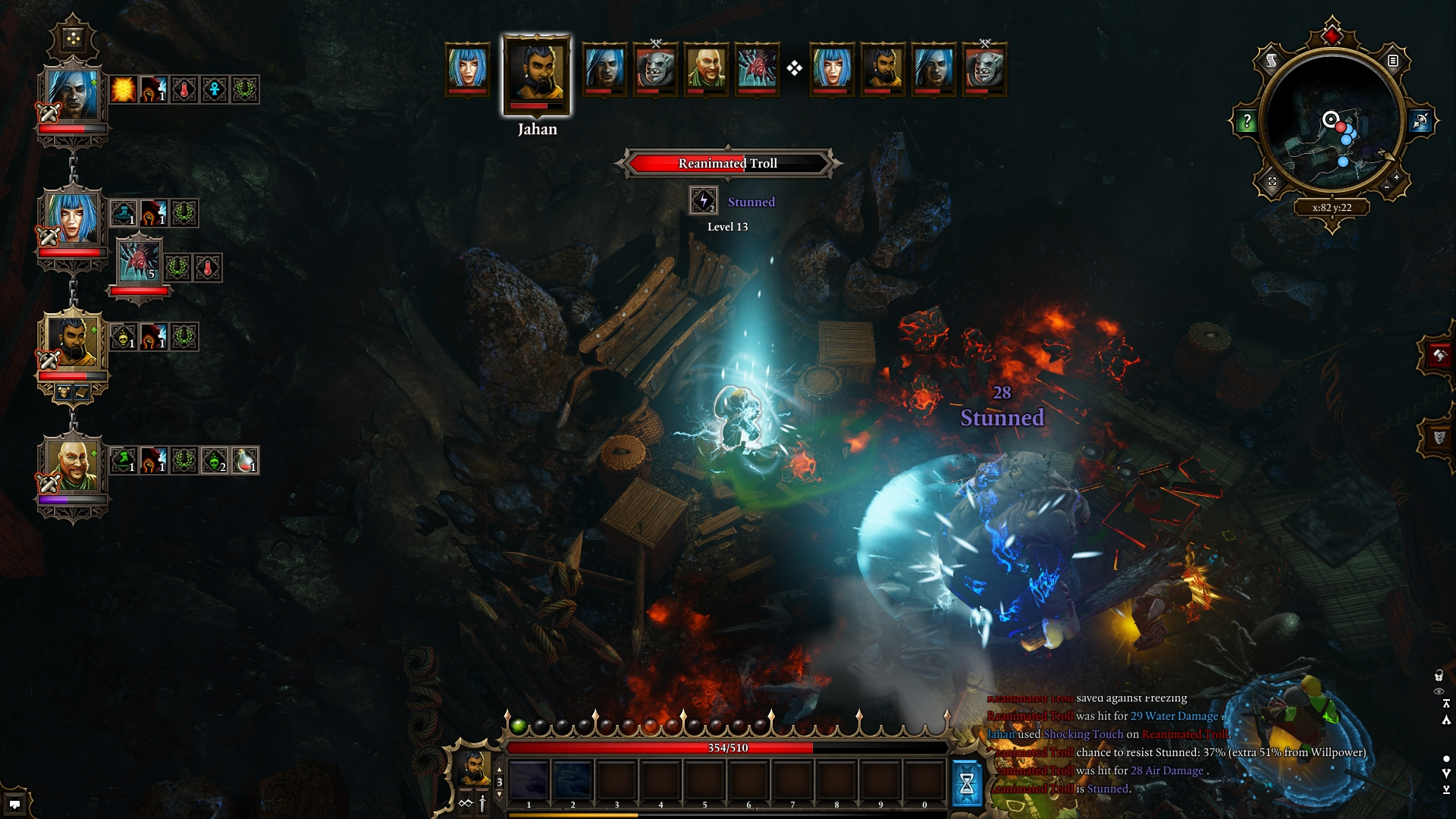
Task: Open the green question mark help button
Action: point(1247,121)
